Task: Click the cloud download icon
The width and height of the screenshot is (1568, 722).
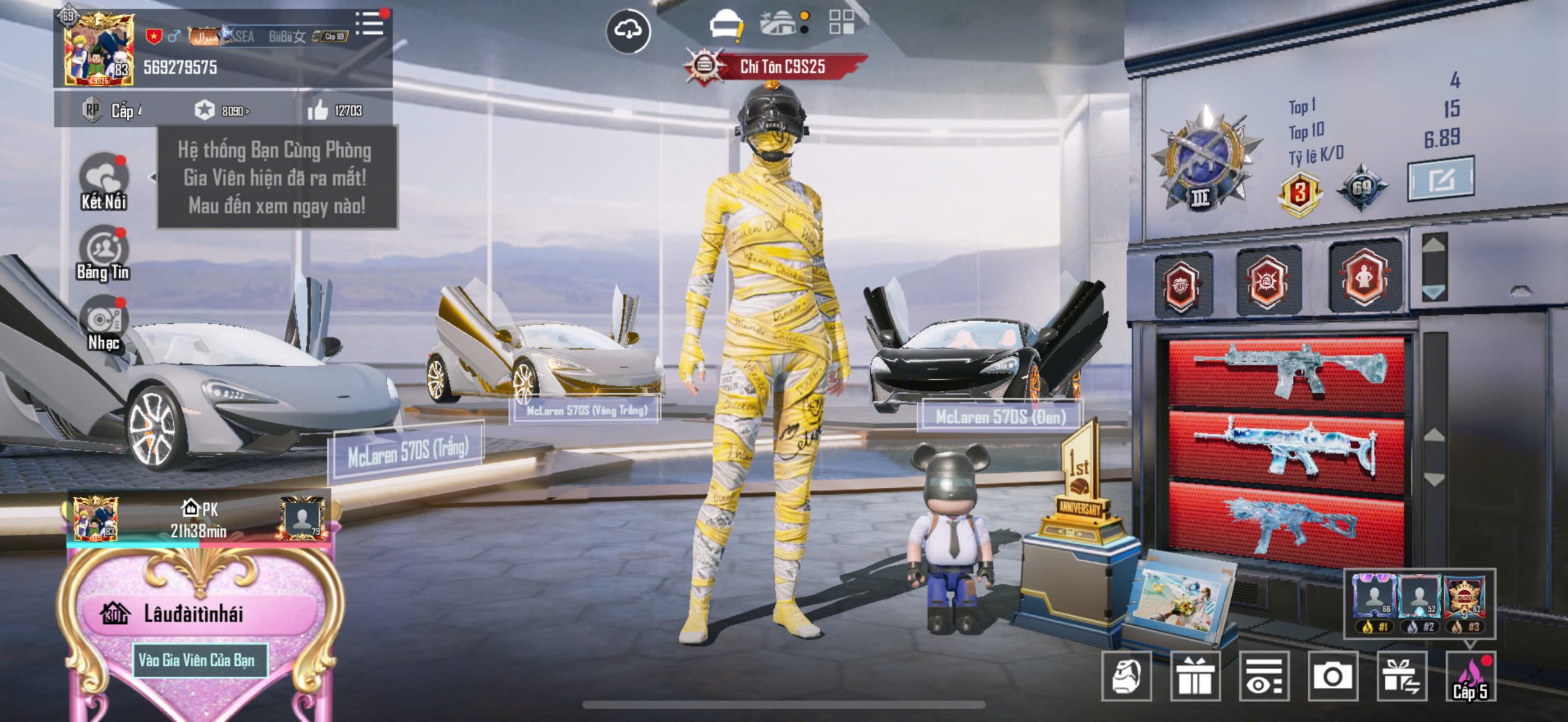Action: (x=628, y=31)
